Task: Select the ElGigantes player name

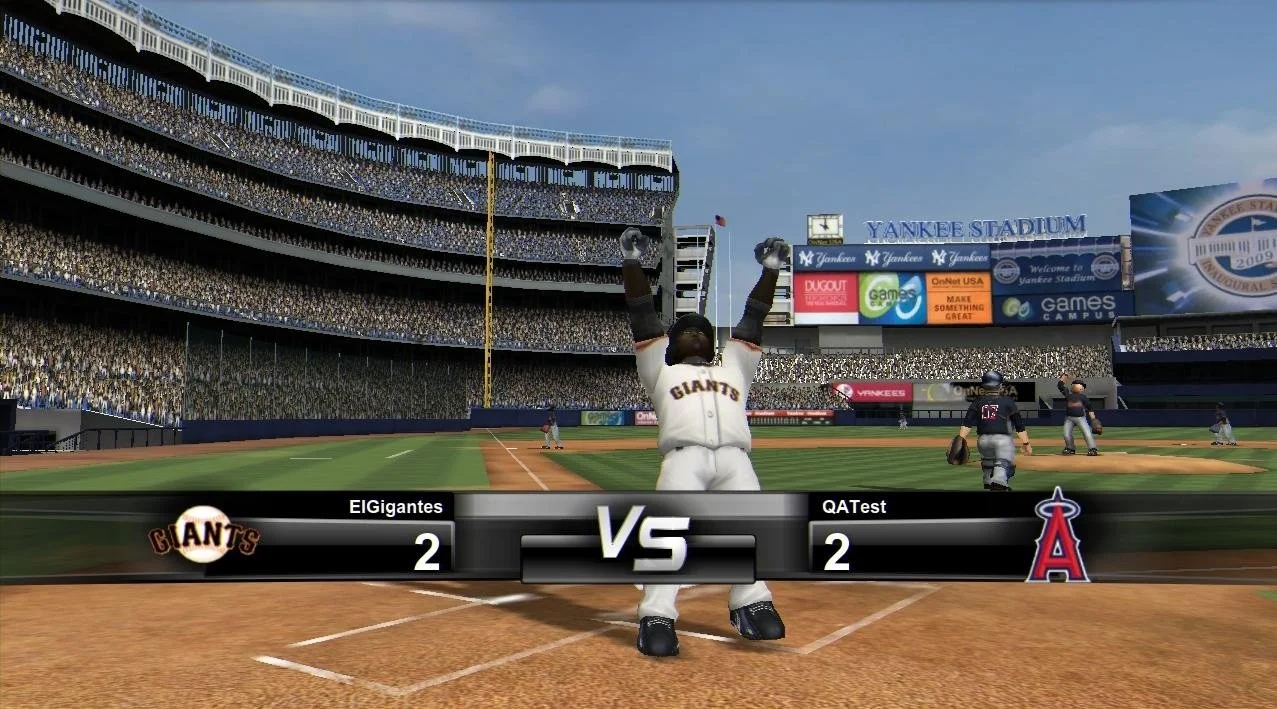Action: (395, 507)
